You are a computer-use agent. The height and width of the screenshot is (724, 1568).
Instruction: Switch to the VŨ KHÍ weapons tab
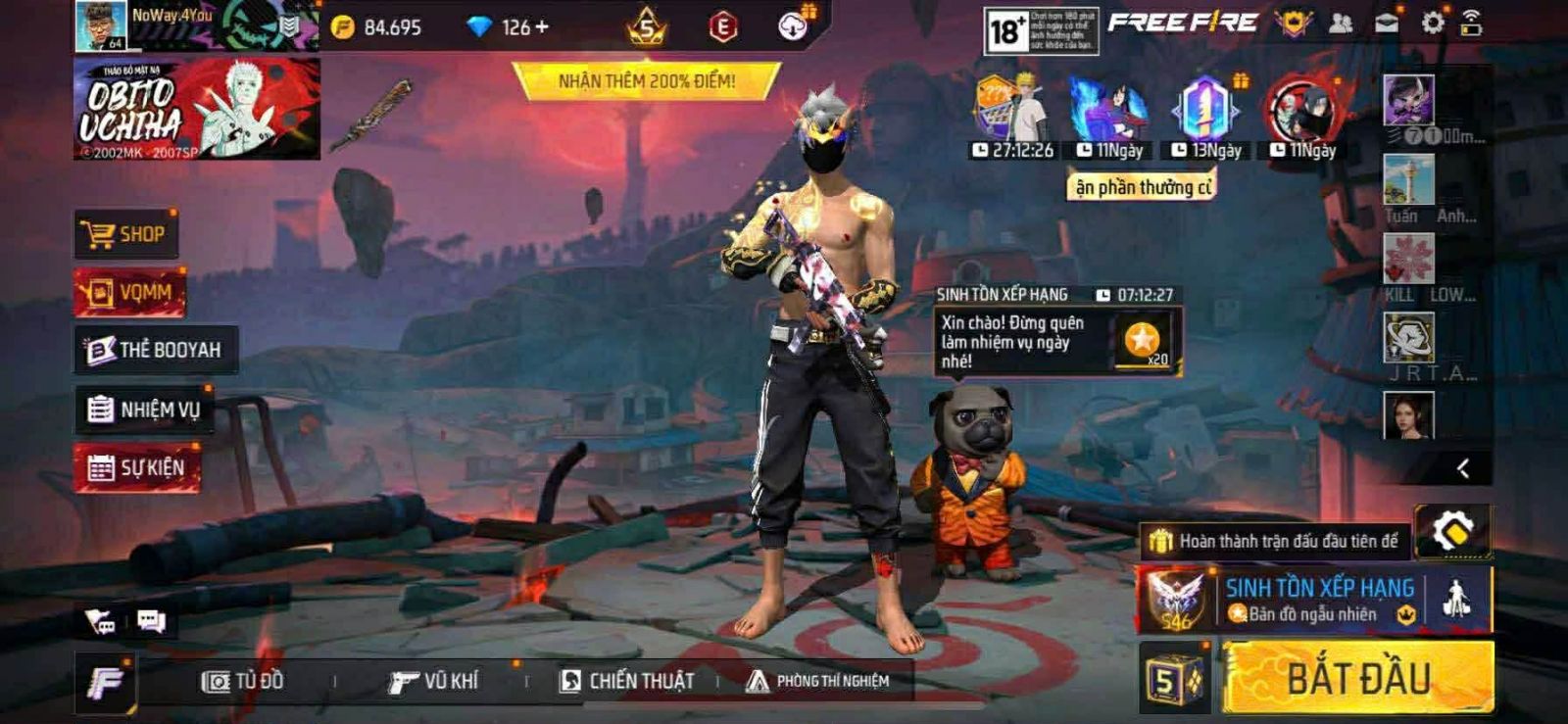point(433,681)
